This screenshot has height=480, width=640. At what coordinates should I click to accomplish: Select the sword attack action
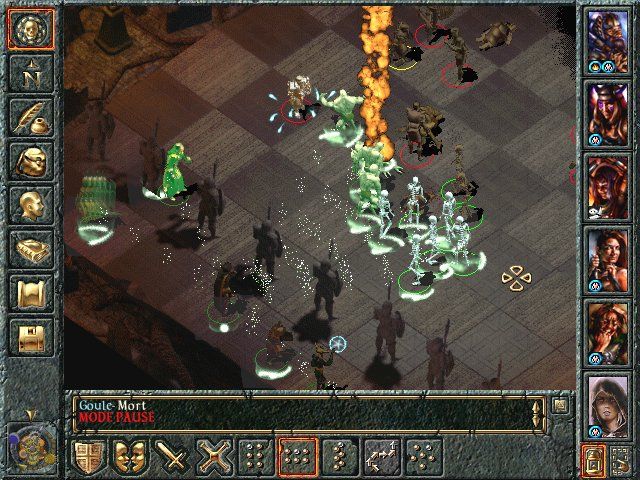tap(174, 458)
